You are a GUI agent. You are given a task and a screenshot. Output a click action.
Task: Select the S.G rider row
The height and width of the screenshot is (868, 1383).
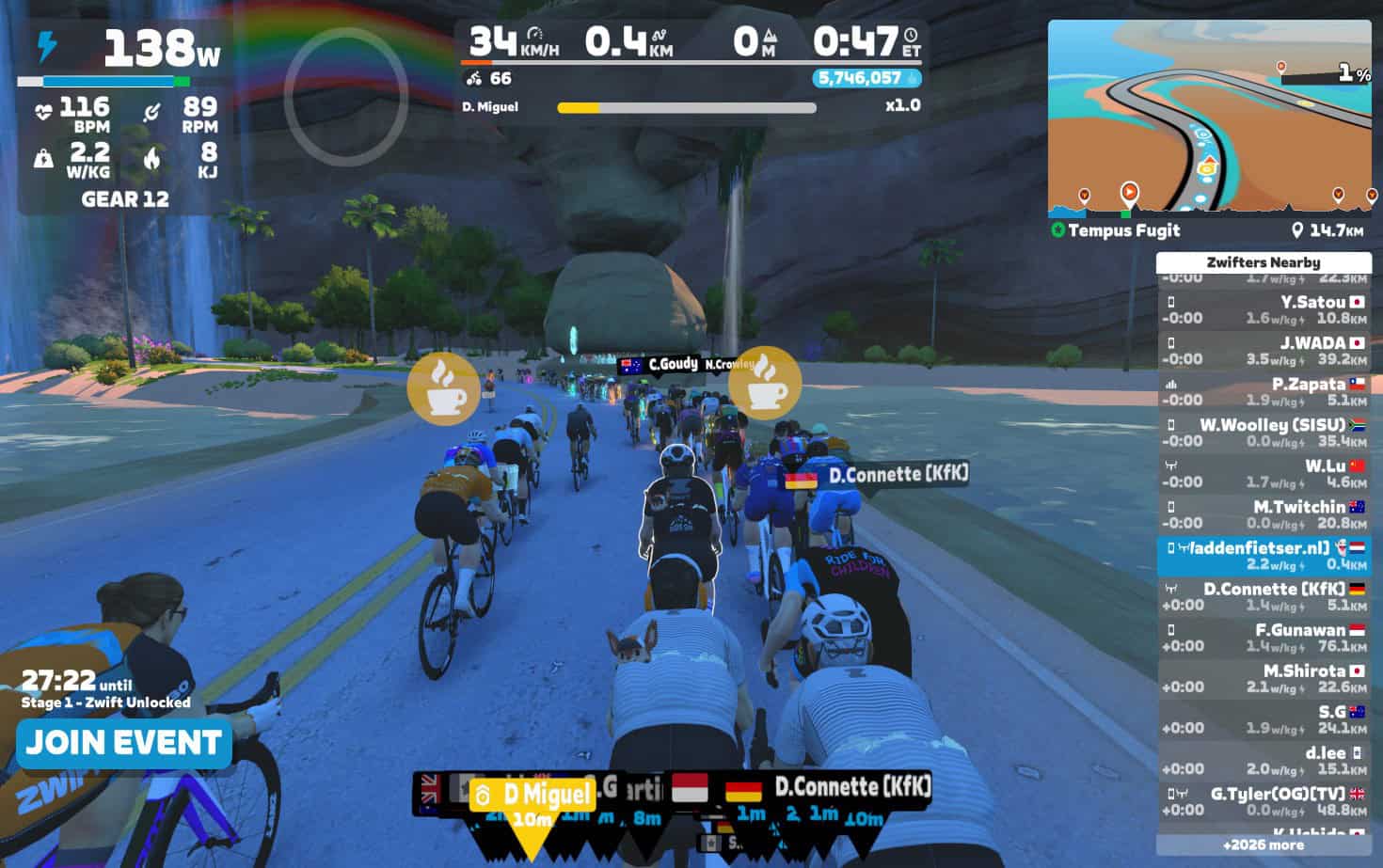[1263, 719]
